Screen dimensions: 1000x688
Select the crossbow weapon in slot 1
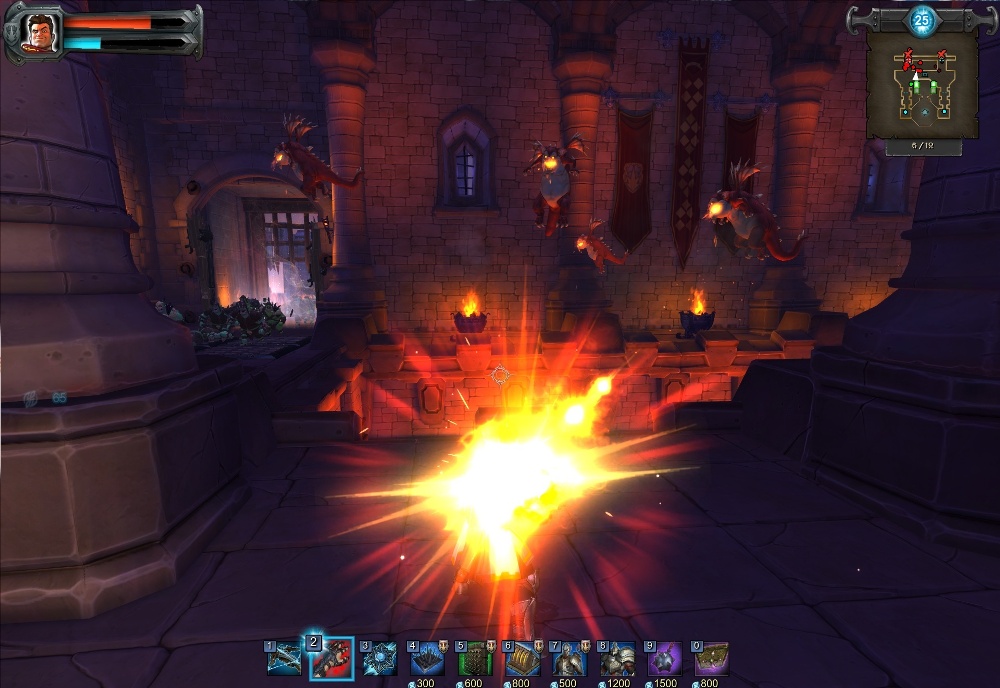pyautogui.click(x=285, y=659)
